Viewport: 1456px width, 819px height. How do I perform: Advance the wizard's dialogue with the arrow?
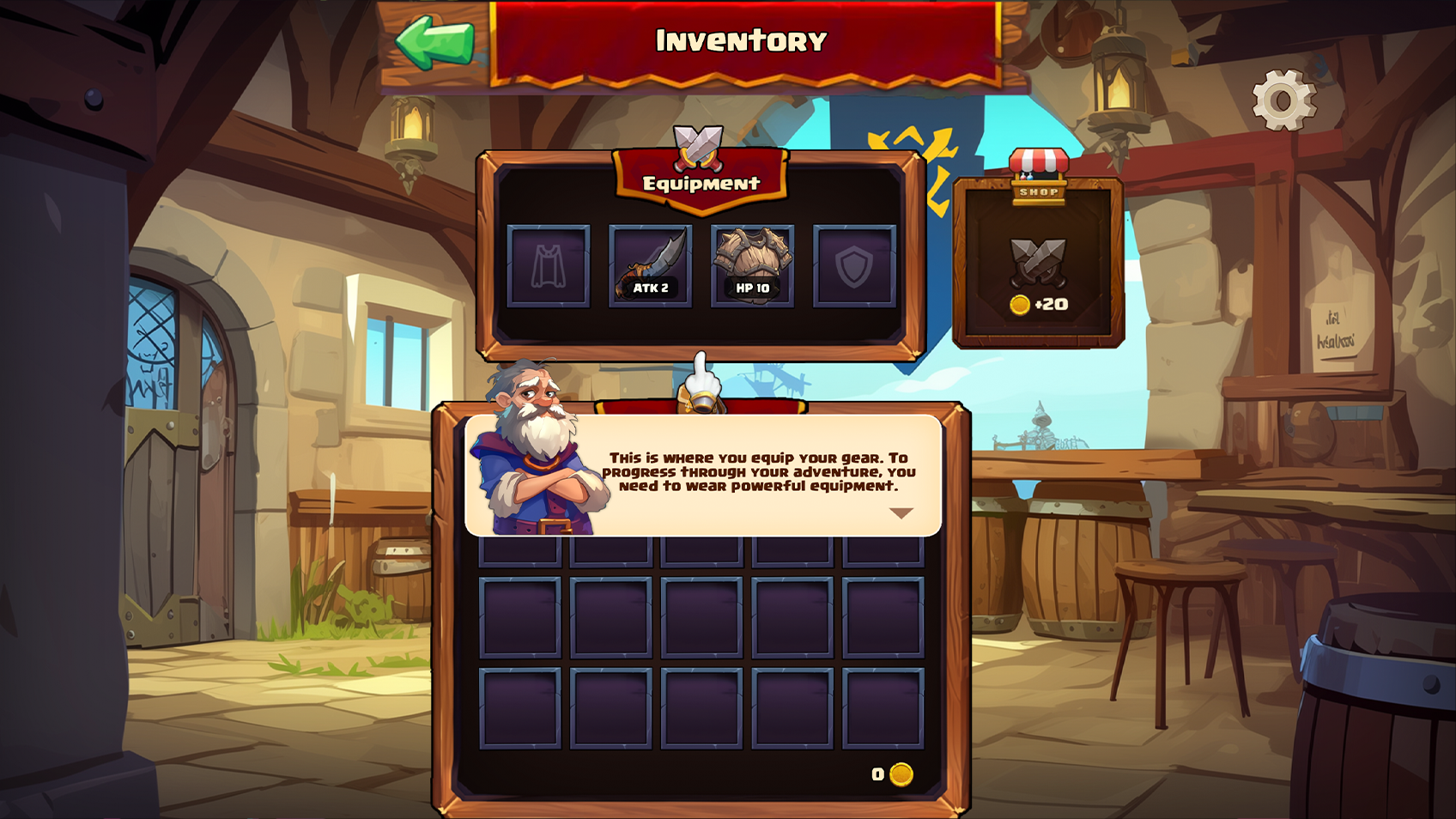pyautogui.click(x=901, y=513)
